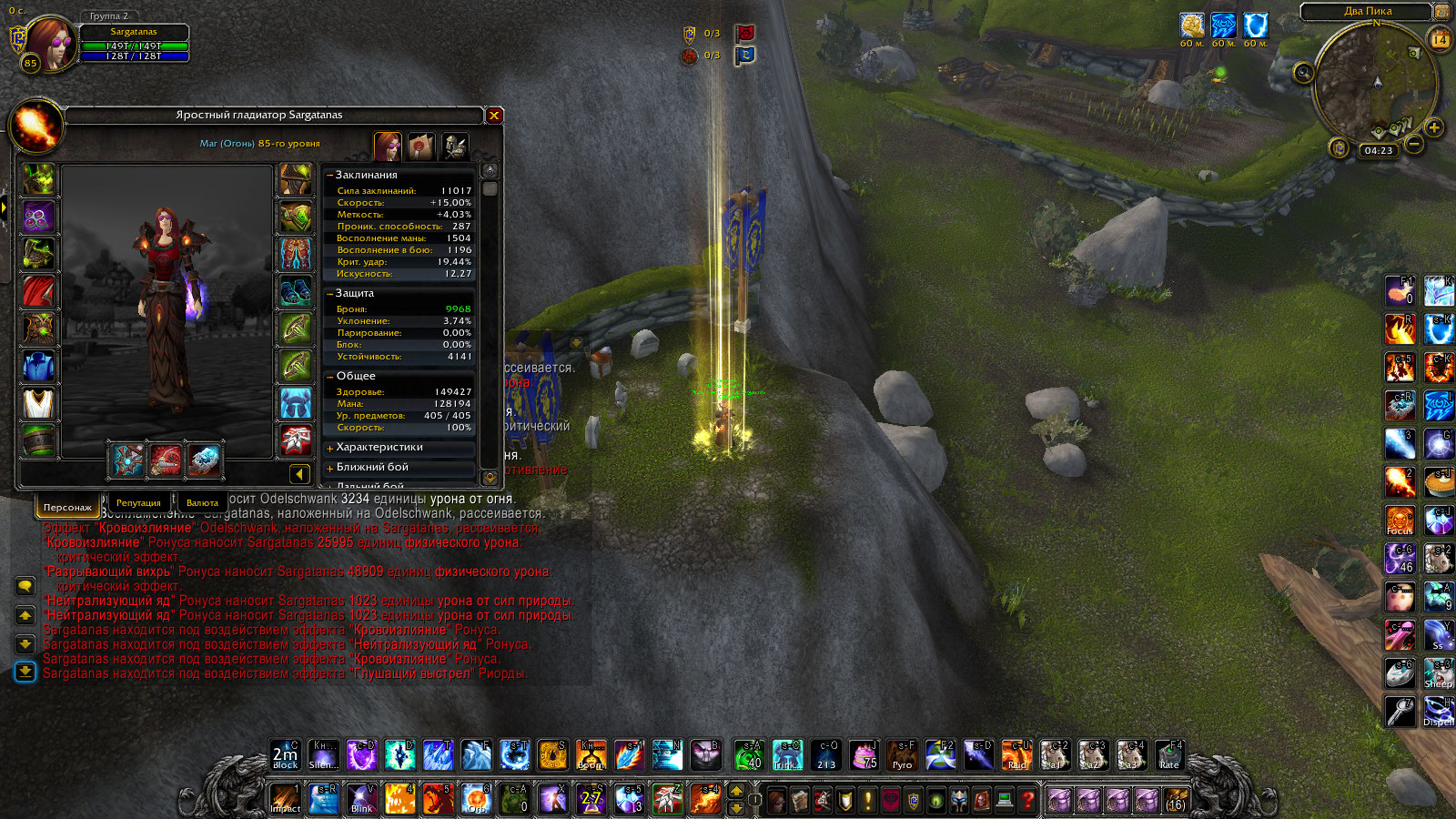Use the Dispel ability
Viewport: 1456px width, 819px height.
pyautogui.click(x=1438, y=711)
